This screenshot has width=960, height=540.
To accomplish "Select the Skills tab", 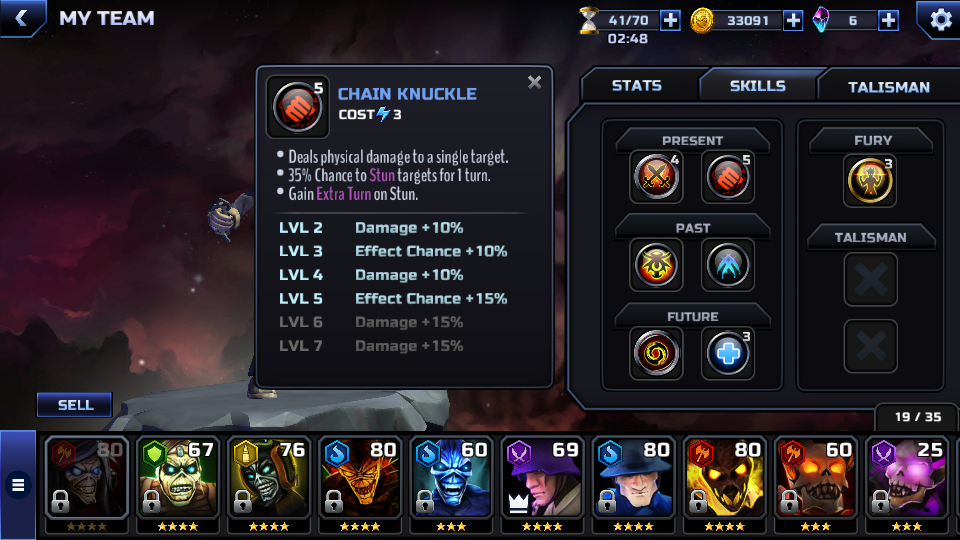I will 757,86.
